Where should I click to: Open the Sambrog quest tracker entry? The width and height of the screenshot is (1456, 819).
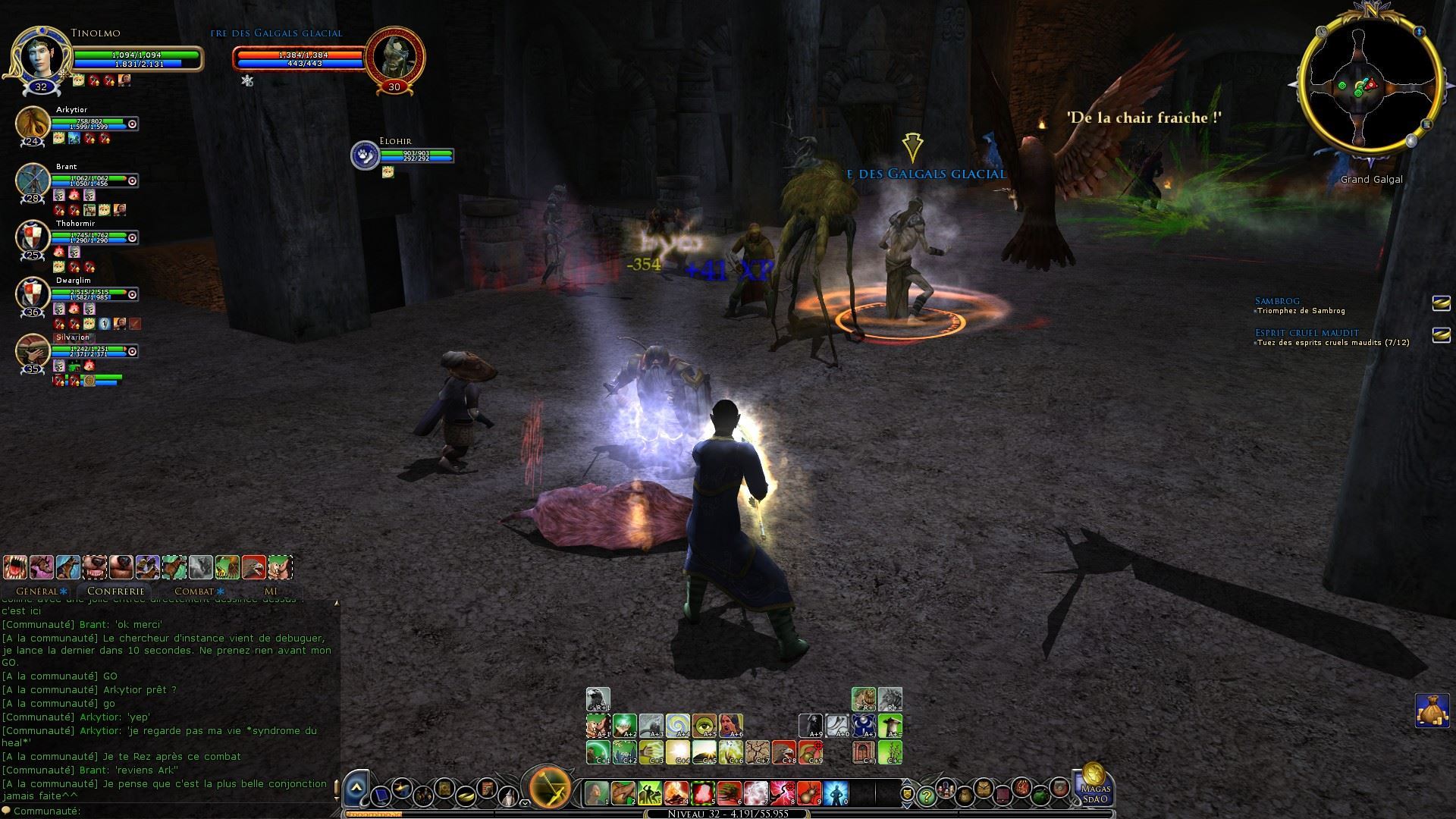1277,301
